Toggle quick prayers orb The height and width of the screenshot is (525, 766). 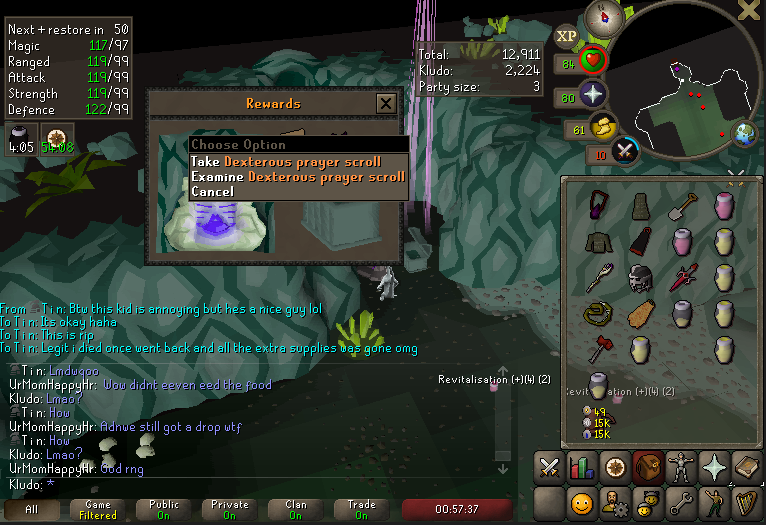point(595,96)
